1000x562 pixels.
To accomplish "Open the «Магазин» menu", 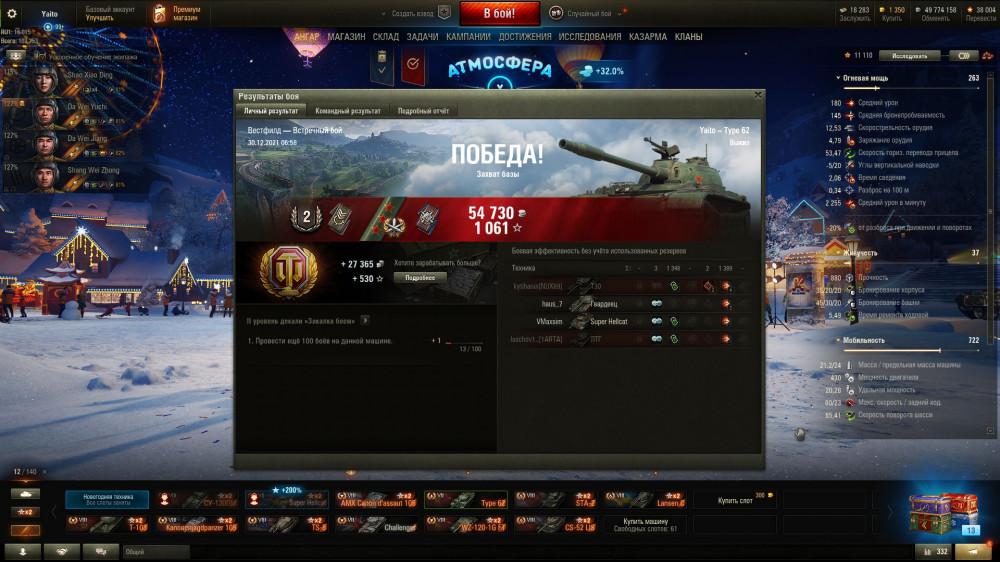I will click(x=346, y=37).
